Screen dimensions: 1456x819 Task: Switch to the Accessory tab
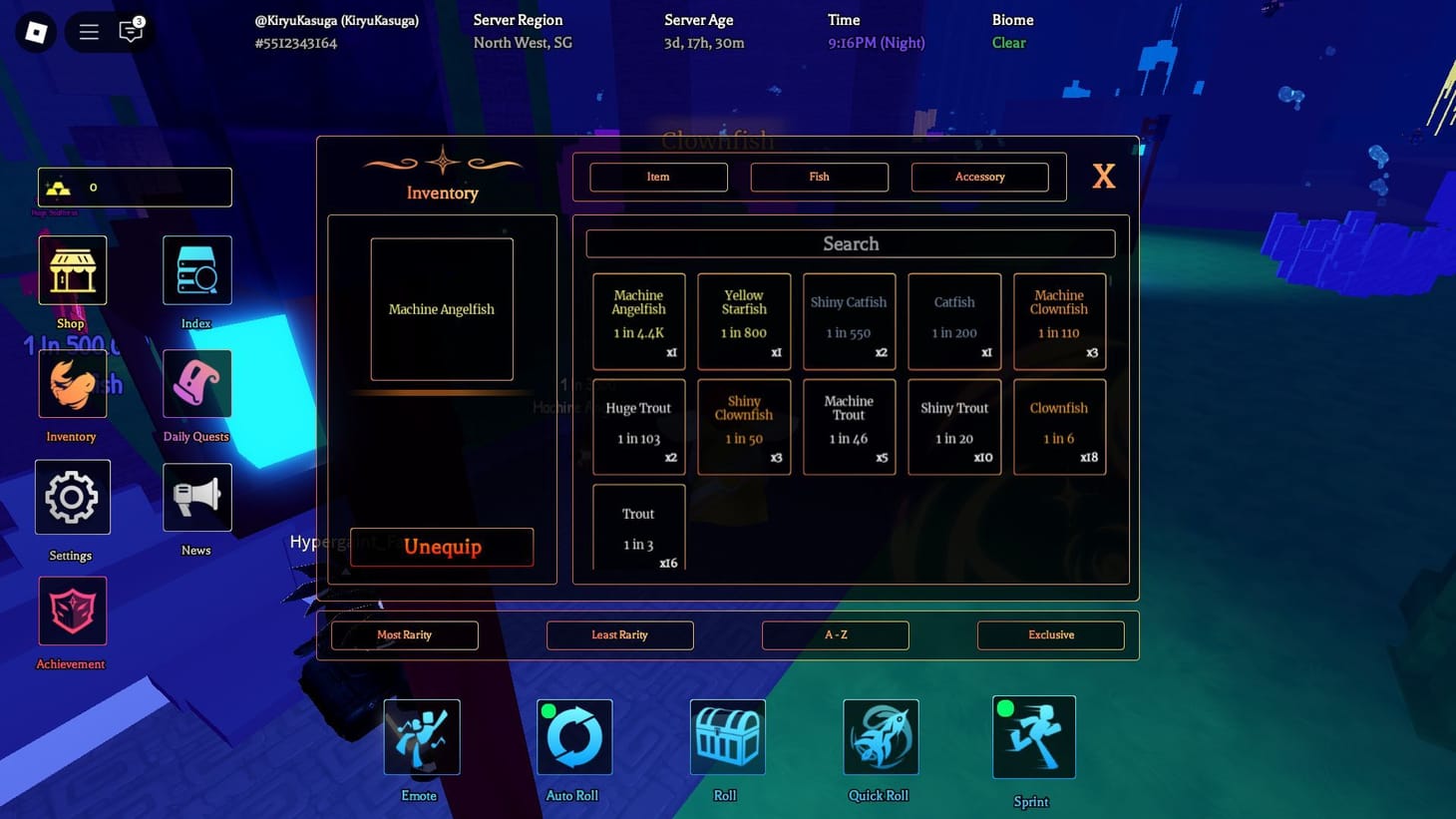979,177
